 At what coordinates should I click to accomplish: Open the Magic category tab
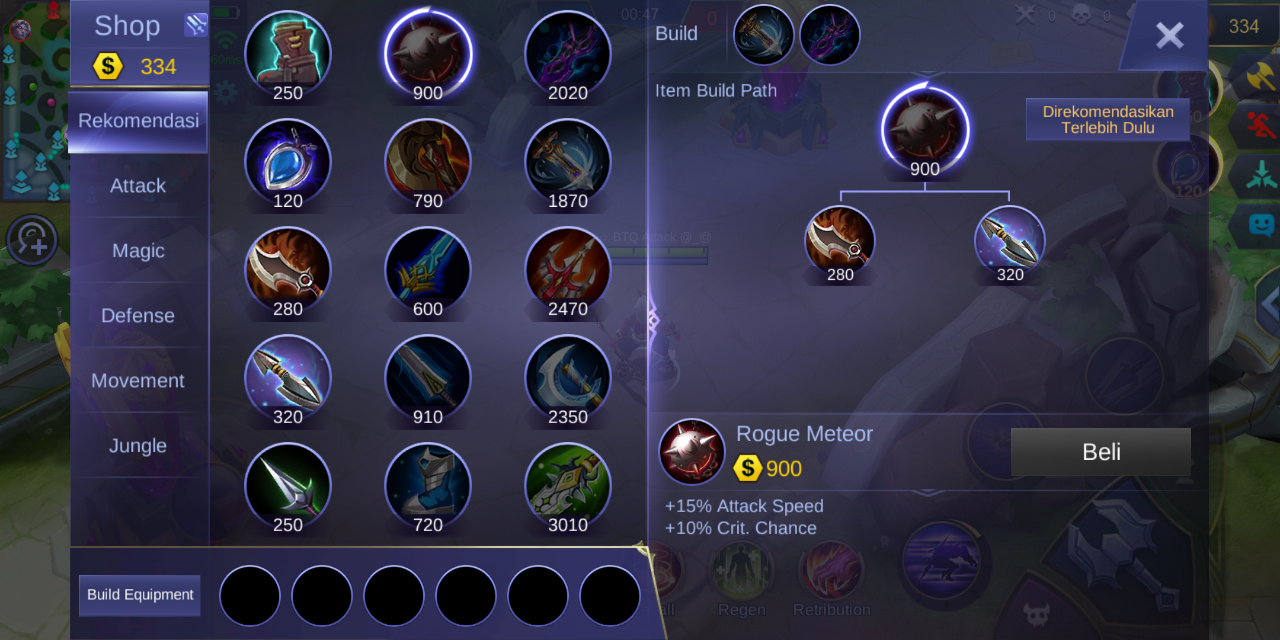[x=138, y=251]
